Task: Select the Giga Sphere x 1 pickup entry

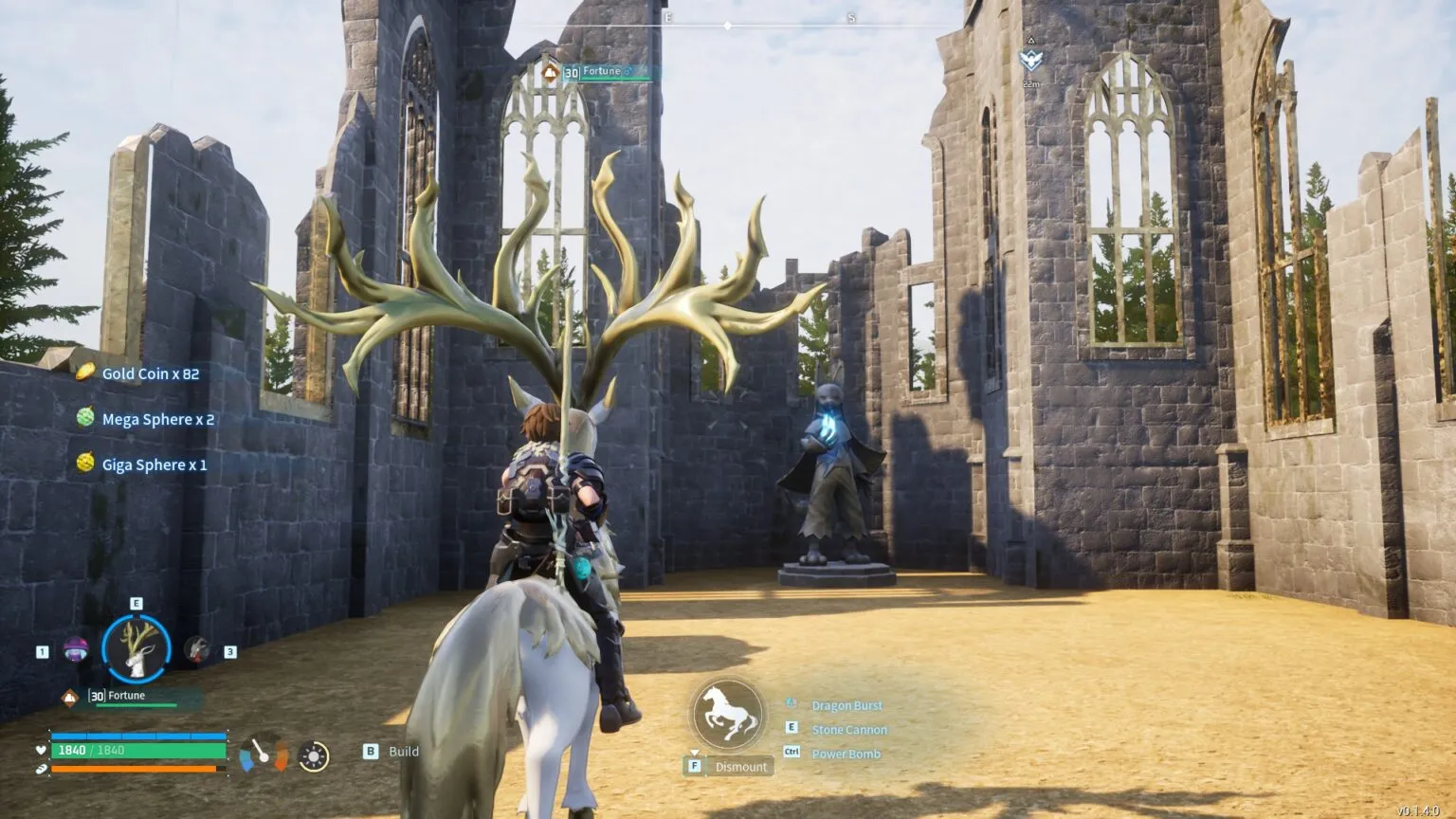Action: (154, 464)
